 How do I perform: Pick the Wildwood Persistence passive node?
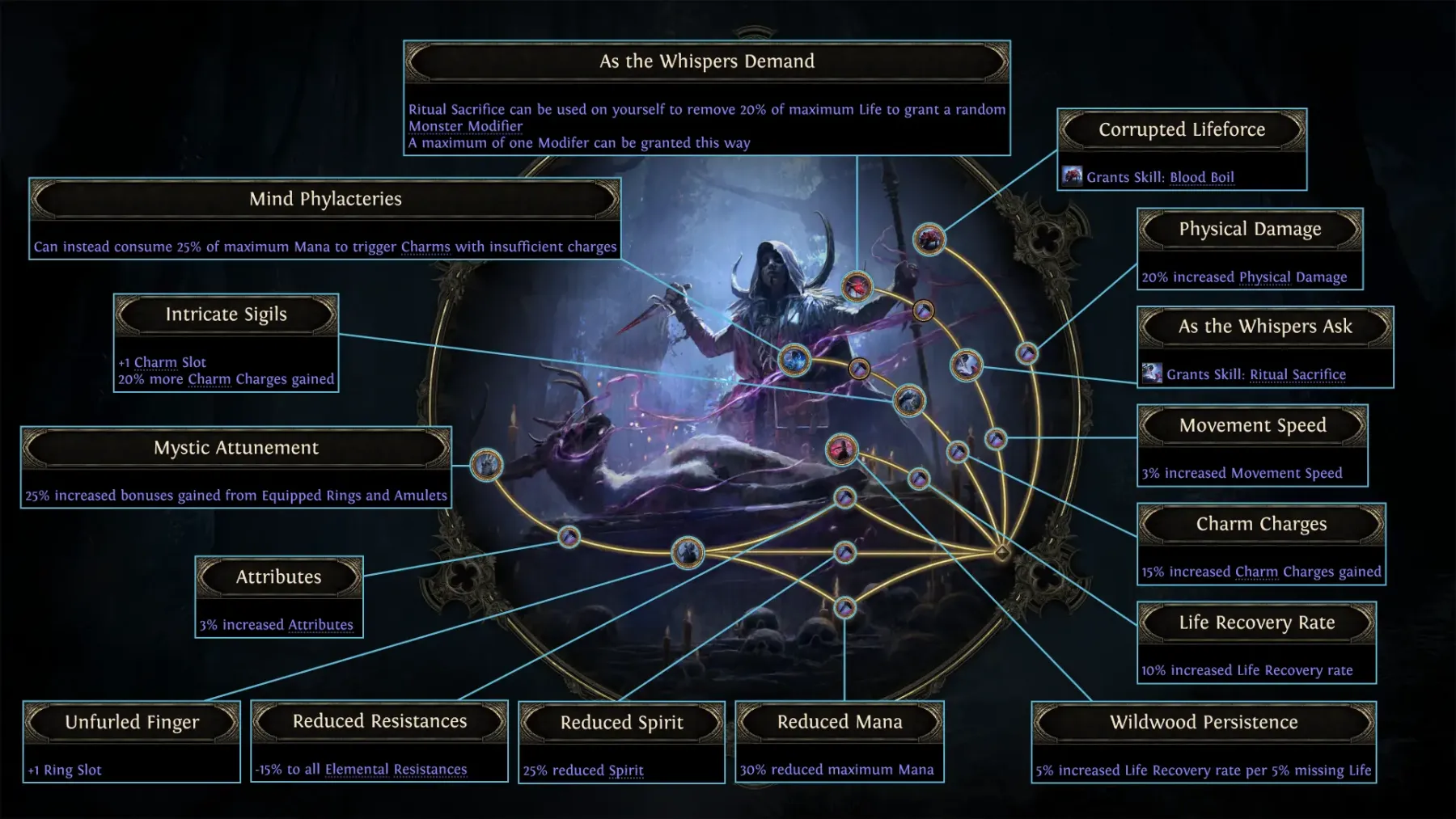click(841, 450)
